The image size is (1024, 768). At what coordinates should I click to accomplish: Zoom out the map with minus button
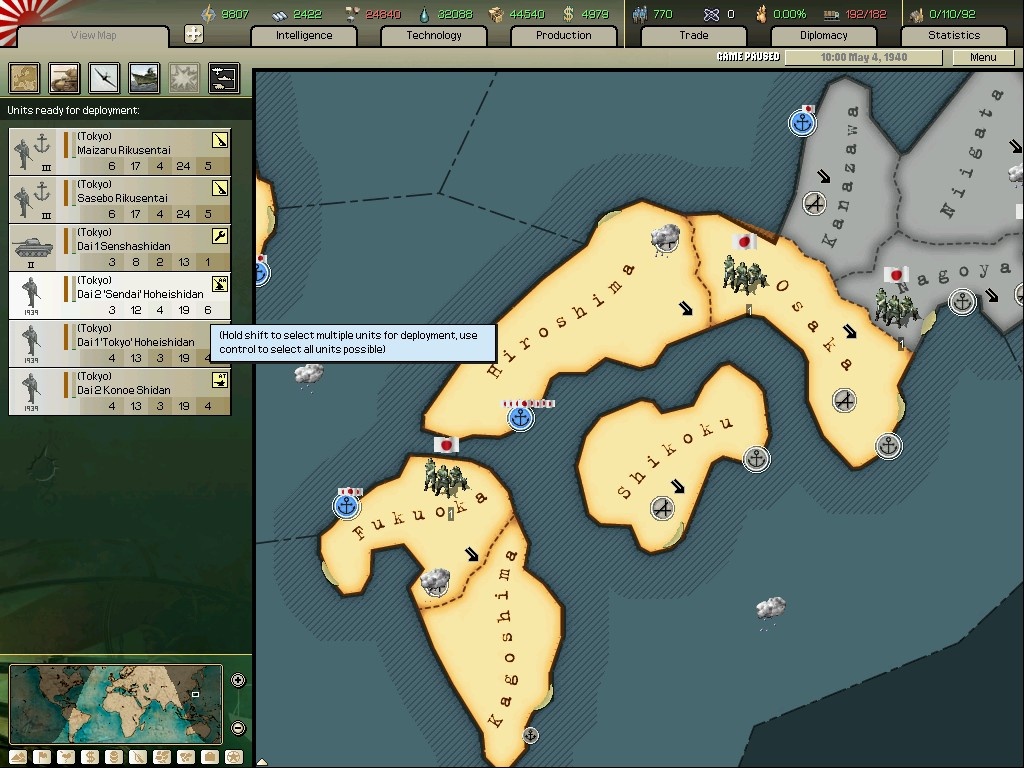[238, 728]
